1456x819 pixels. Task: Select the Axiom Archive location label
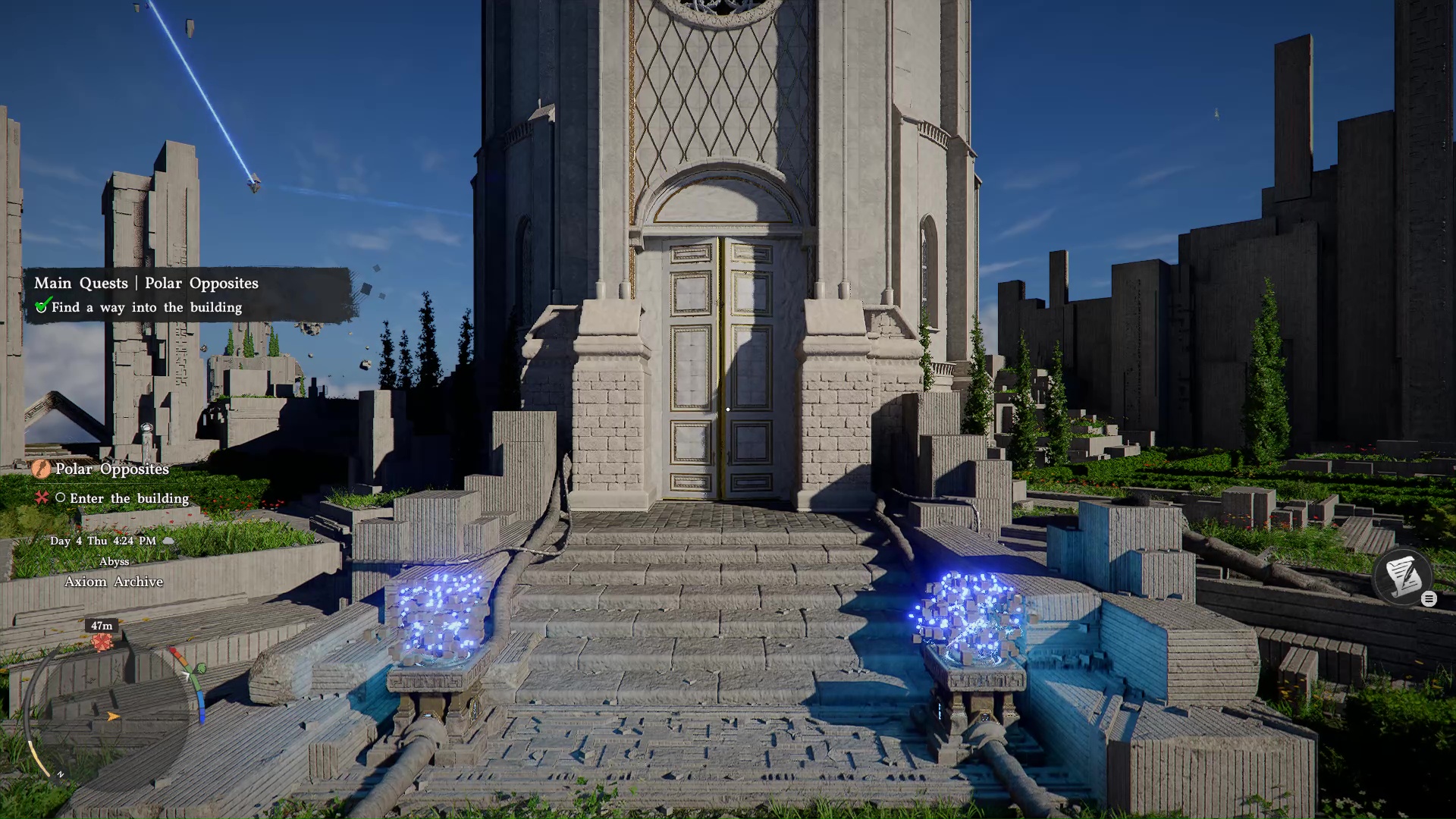[x=115, y=581]
